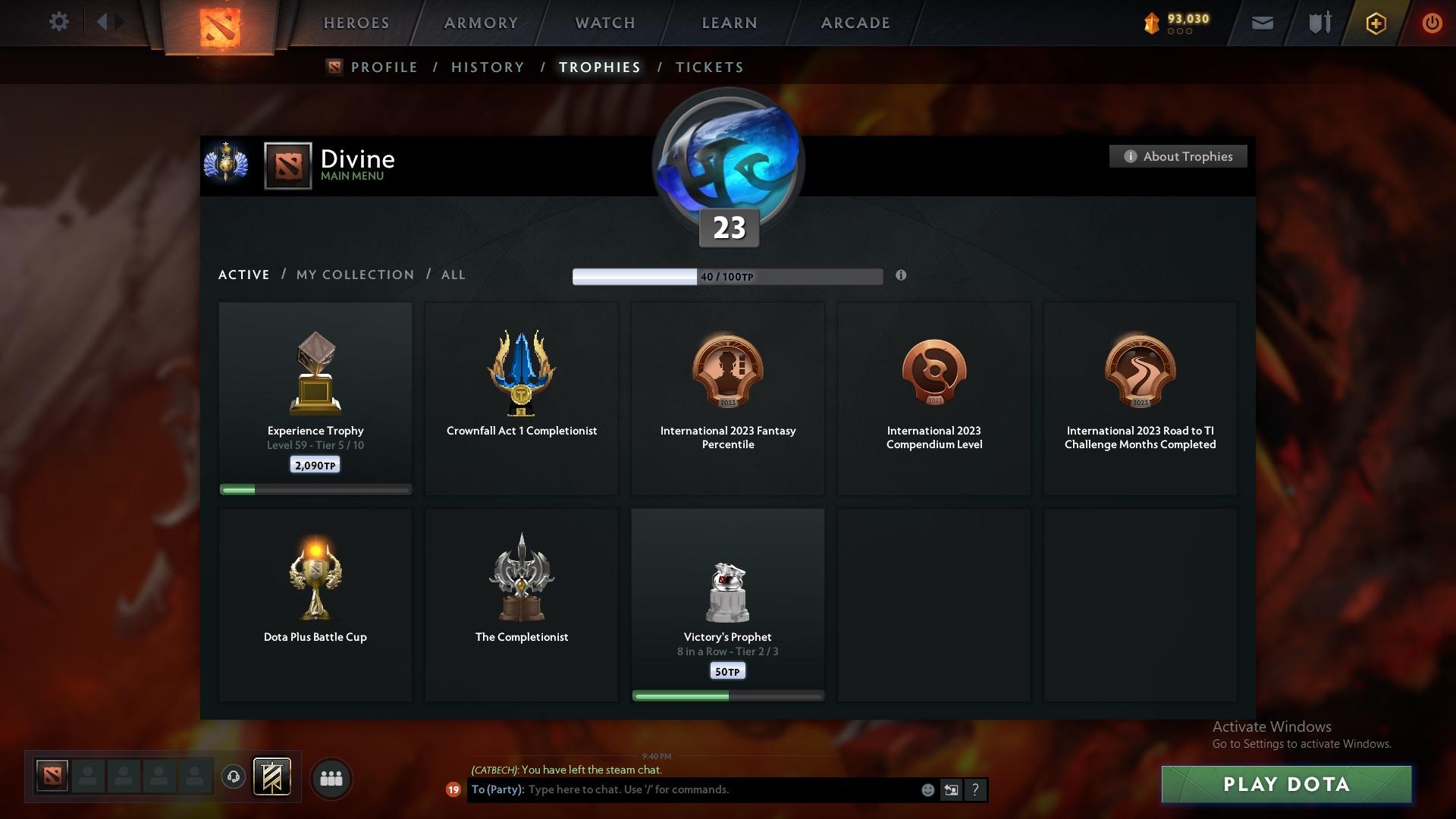Open the mail notifications icon

coord(1261,22)
